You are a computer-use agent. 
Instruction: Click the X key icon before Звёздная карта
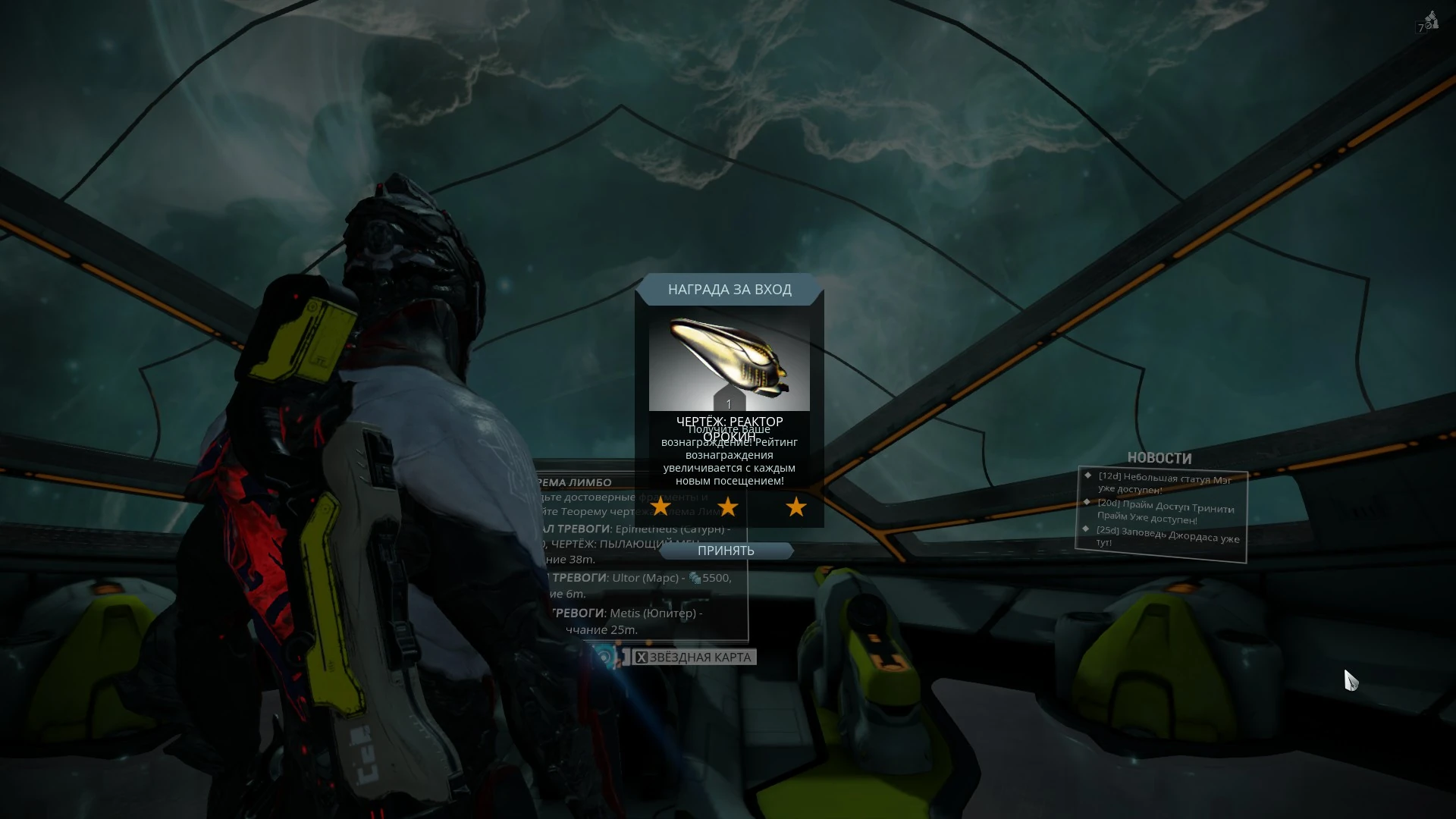tap(642, 657)
